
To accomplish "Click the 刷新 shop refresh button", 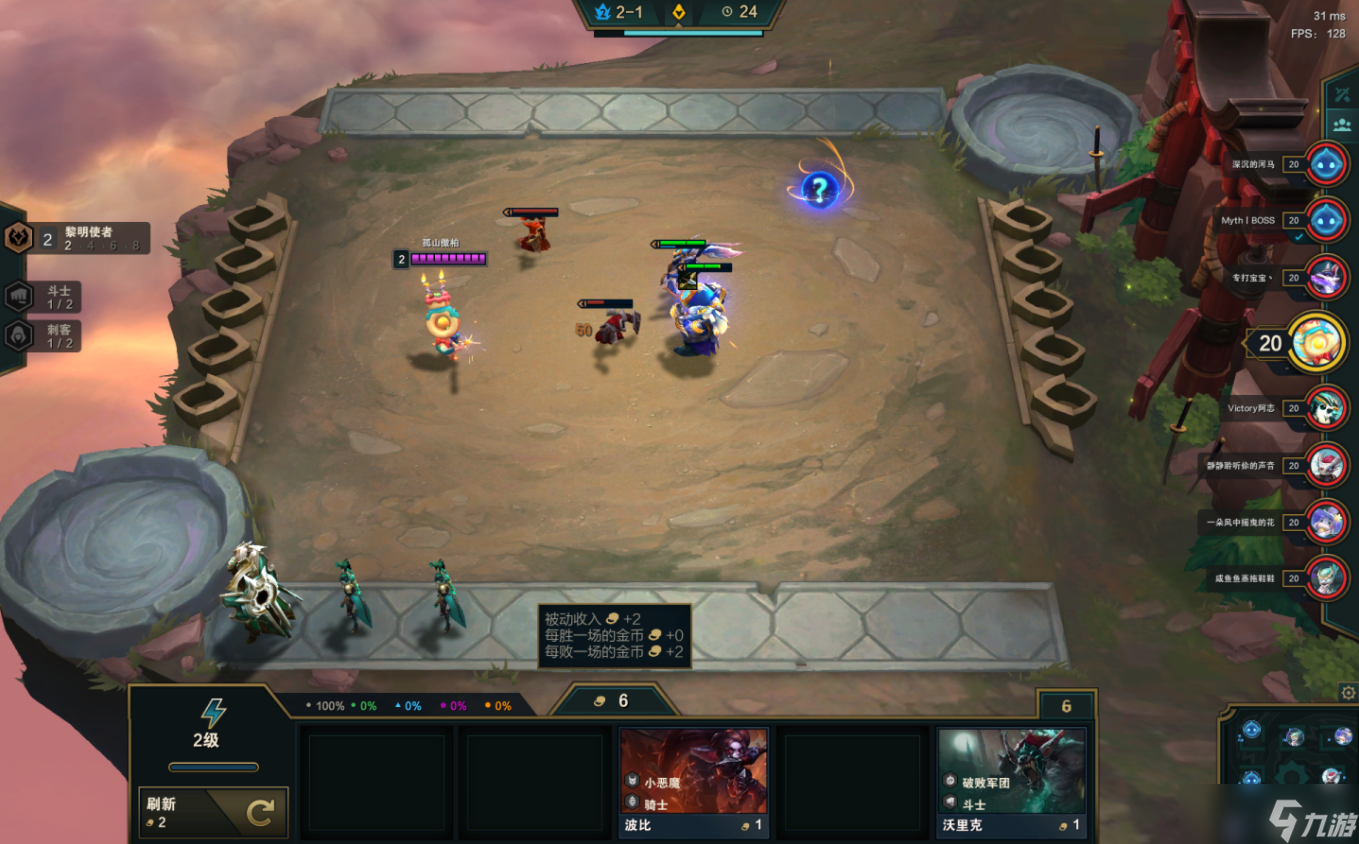I will pos(213,811).
